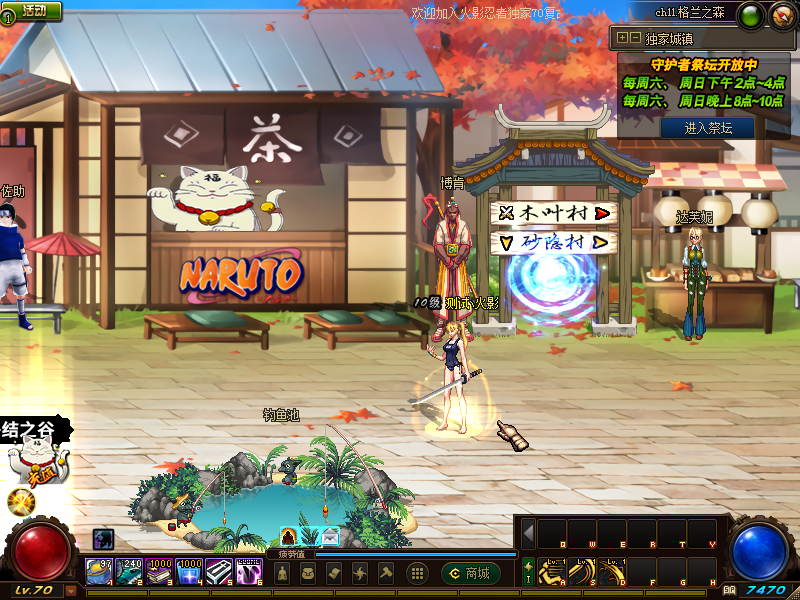Screen dimensions: 800x600
Task: Click the 进入祭坛 enter altar button
Action: coord(707,127)
